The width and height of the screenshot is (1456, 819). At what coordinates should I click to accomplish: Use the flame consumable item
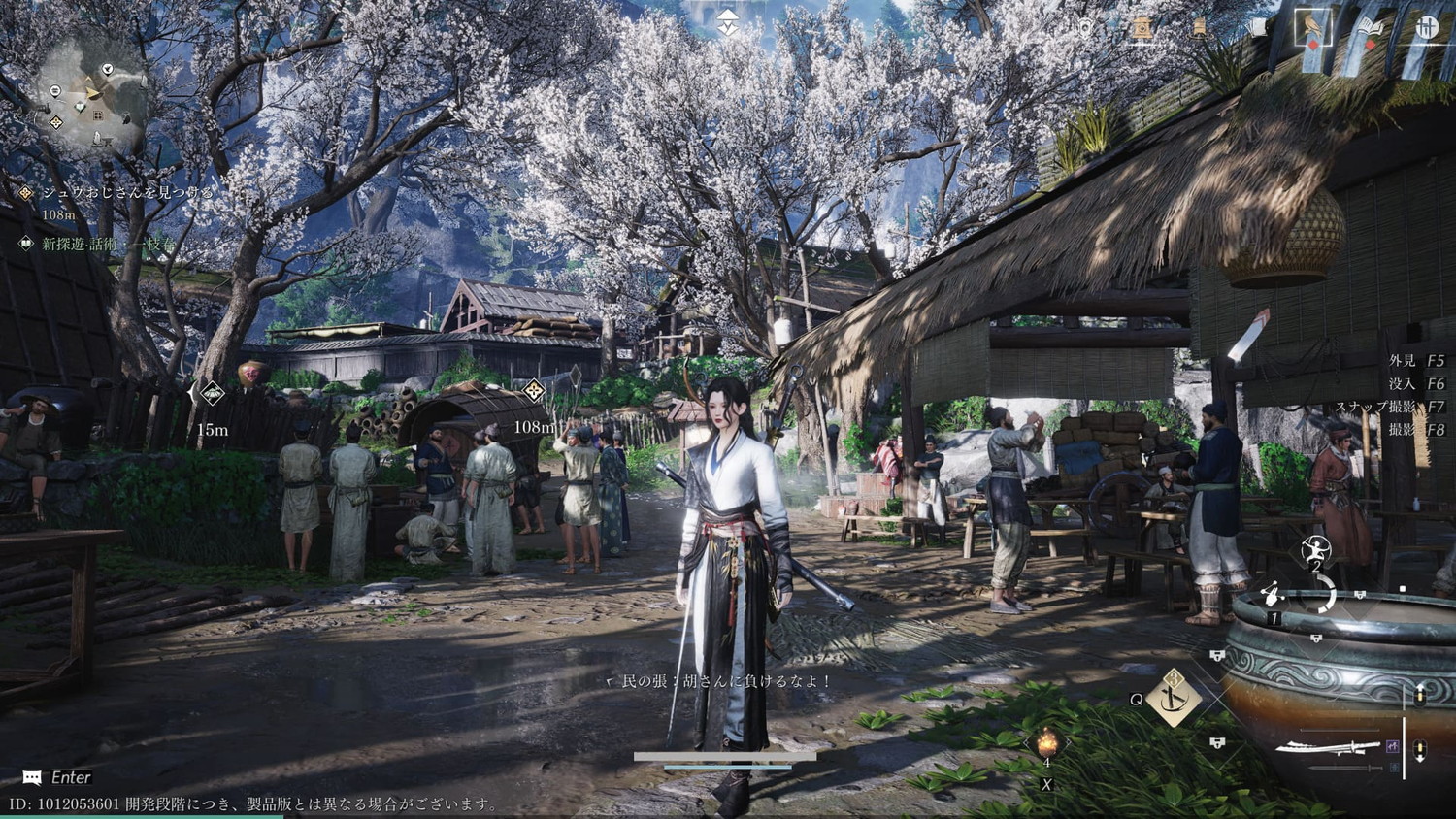[x=1046, y=745]
